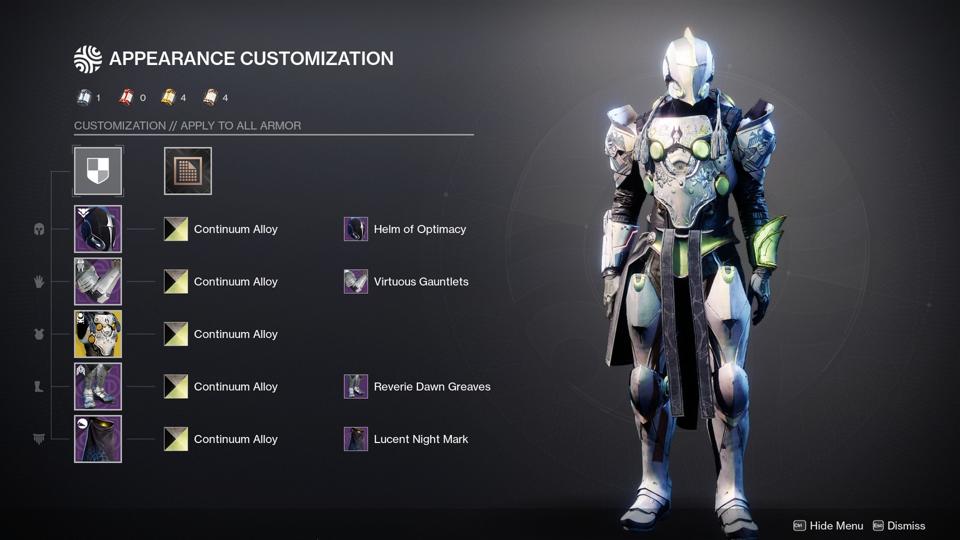Open the Lucent Night Mark ornament

click(356, 439)
